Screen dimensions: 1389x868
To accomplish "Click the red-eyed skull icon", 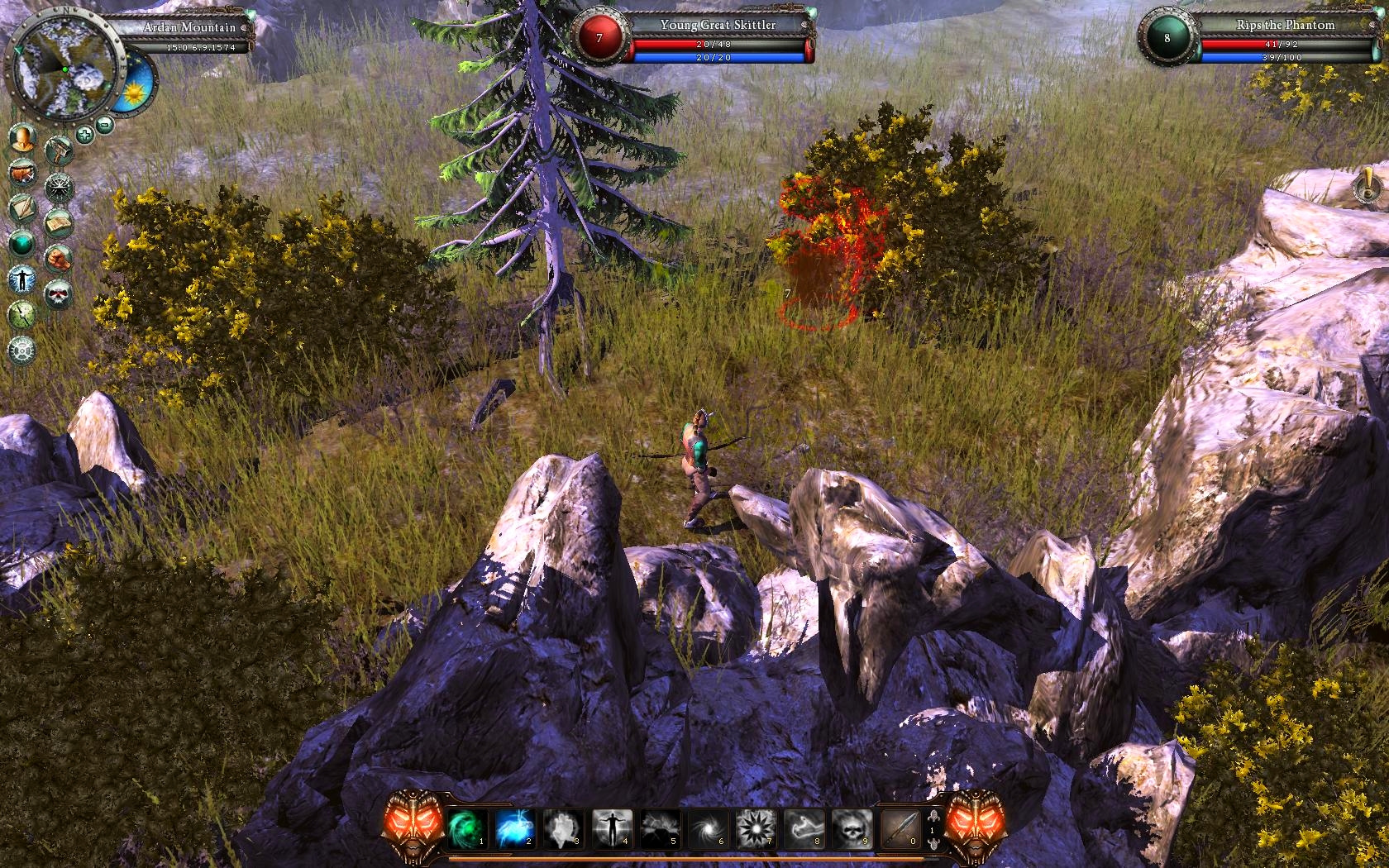I will tap(60, 294).
